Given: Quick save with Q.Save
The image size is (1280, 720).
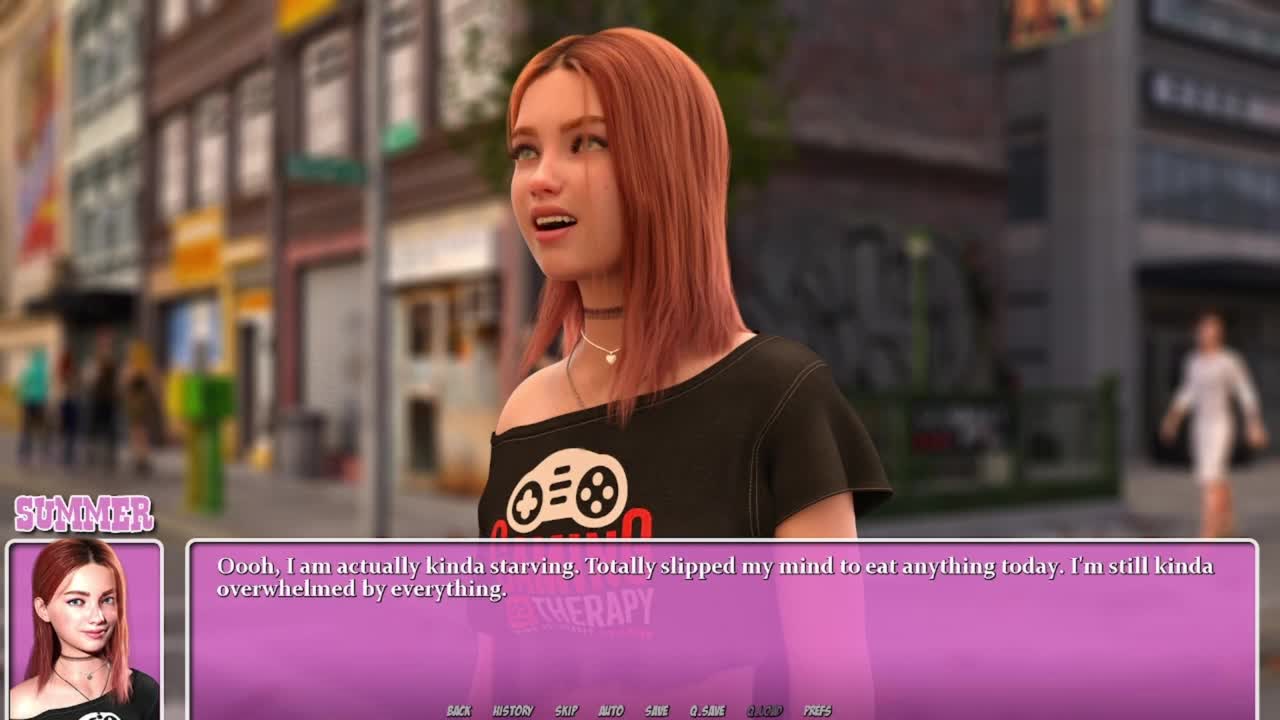Looking at the screenshot, I should [x=707, y=711].
